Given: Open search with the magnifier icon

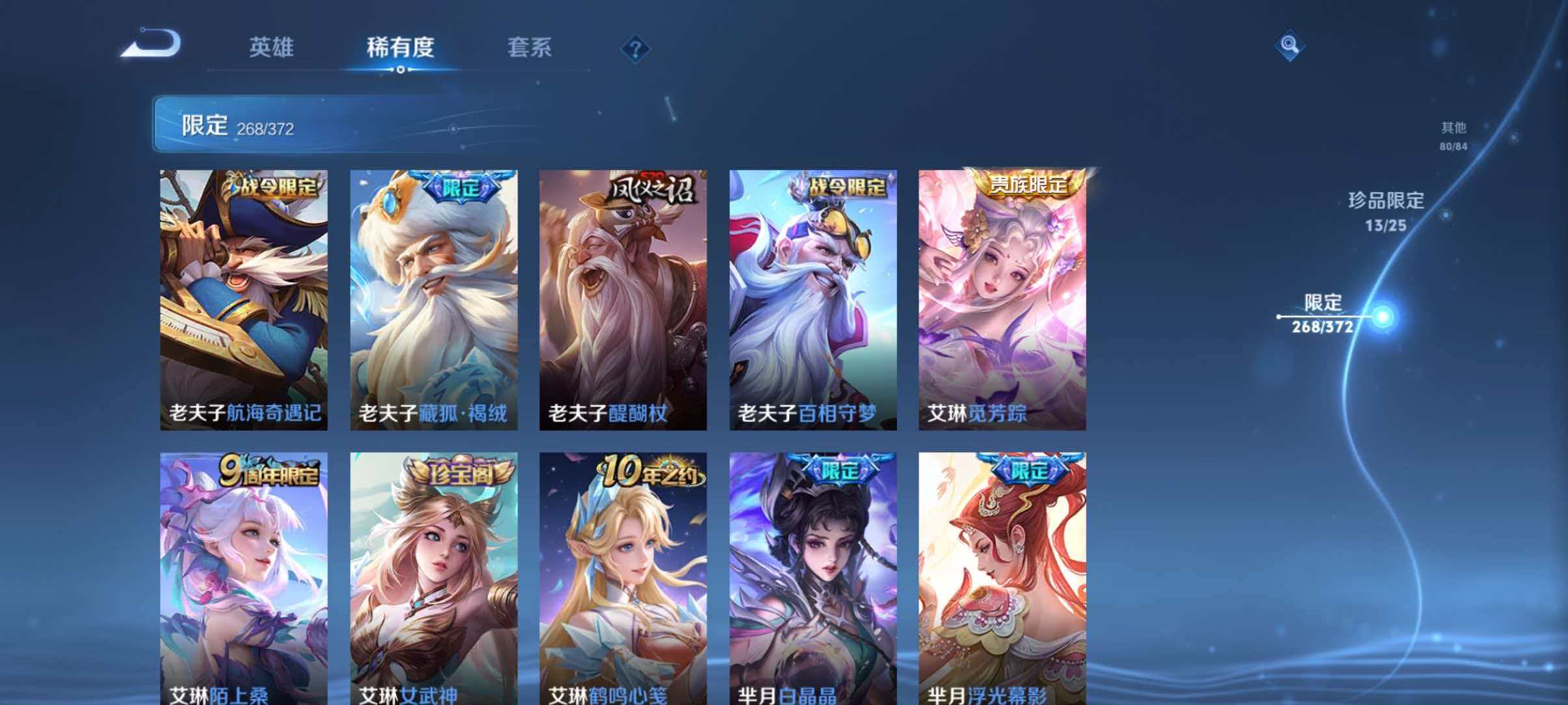Looking at the screenshot, I should (x=1289, y=46).
